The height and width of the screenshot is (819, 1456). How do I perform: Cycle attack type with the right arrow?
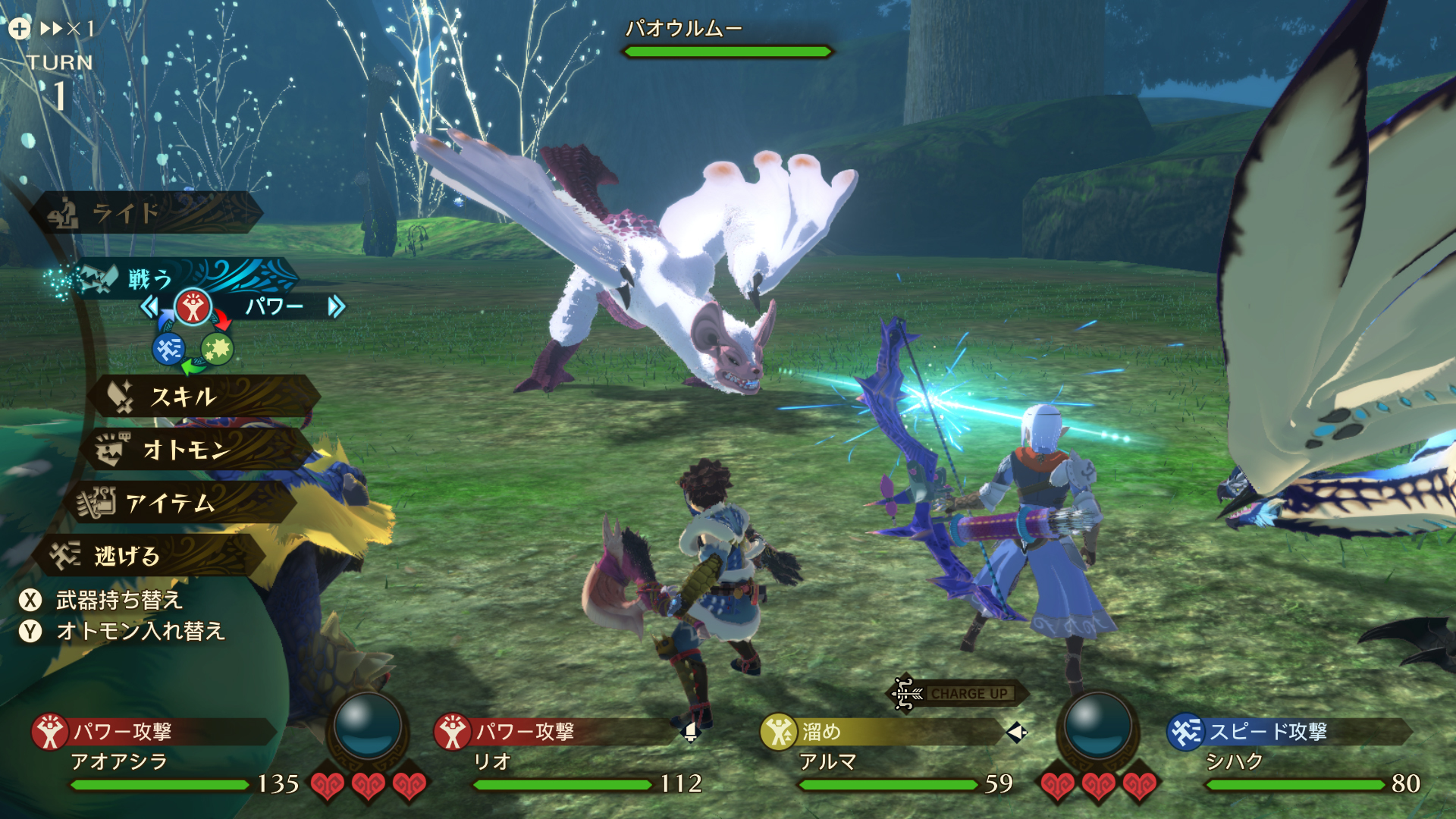[336, 307]
